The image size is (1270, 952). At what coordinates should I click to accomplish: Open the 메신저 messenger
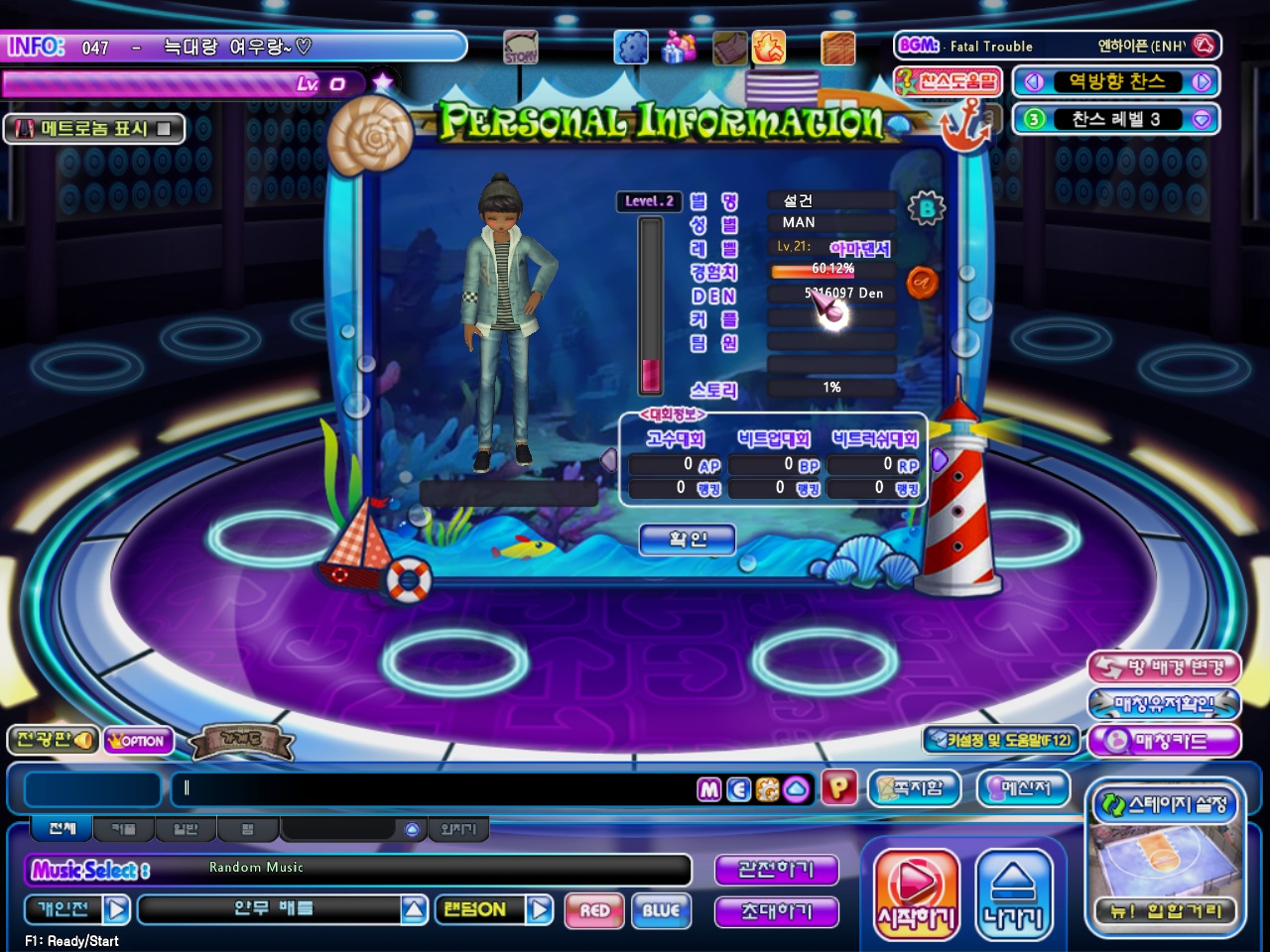pyautogui.click(x=1025, y=788)
